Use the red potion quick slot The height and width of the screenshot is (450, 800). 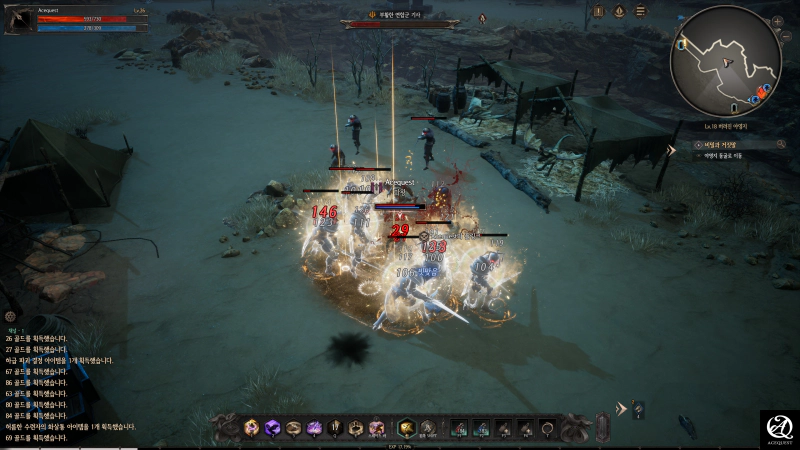tap(459, 428)
